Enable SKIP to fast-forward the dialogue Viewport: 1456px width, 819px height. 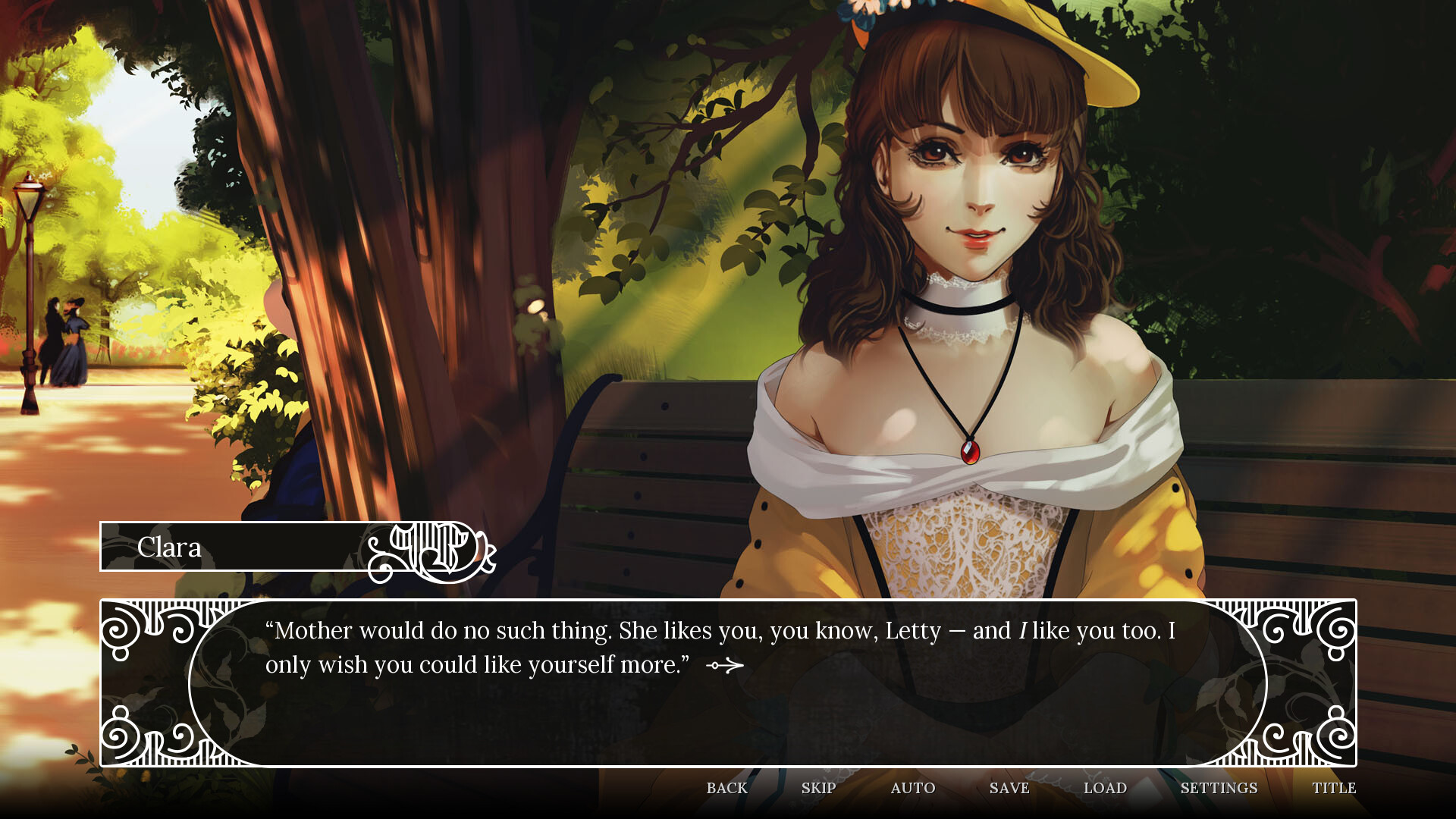pos(819,789)
